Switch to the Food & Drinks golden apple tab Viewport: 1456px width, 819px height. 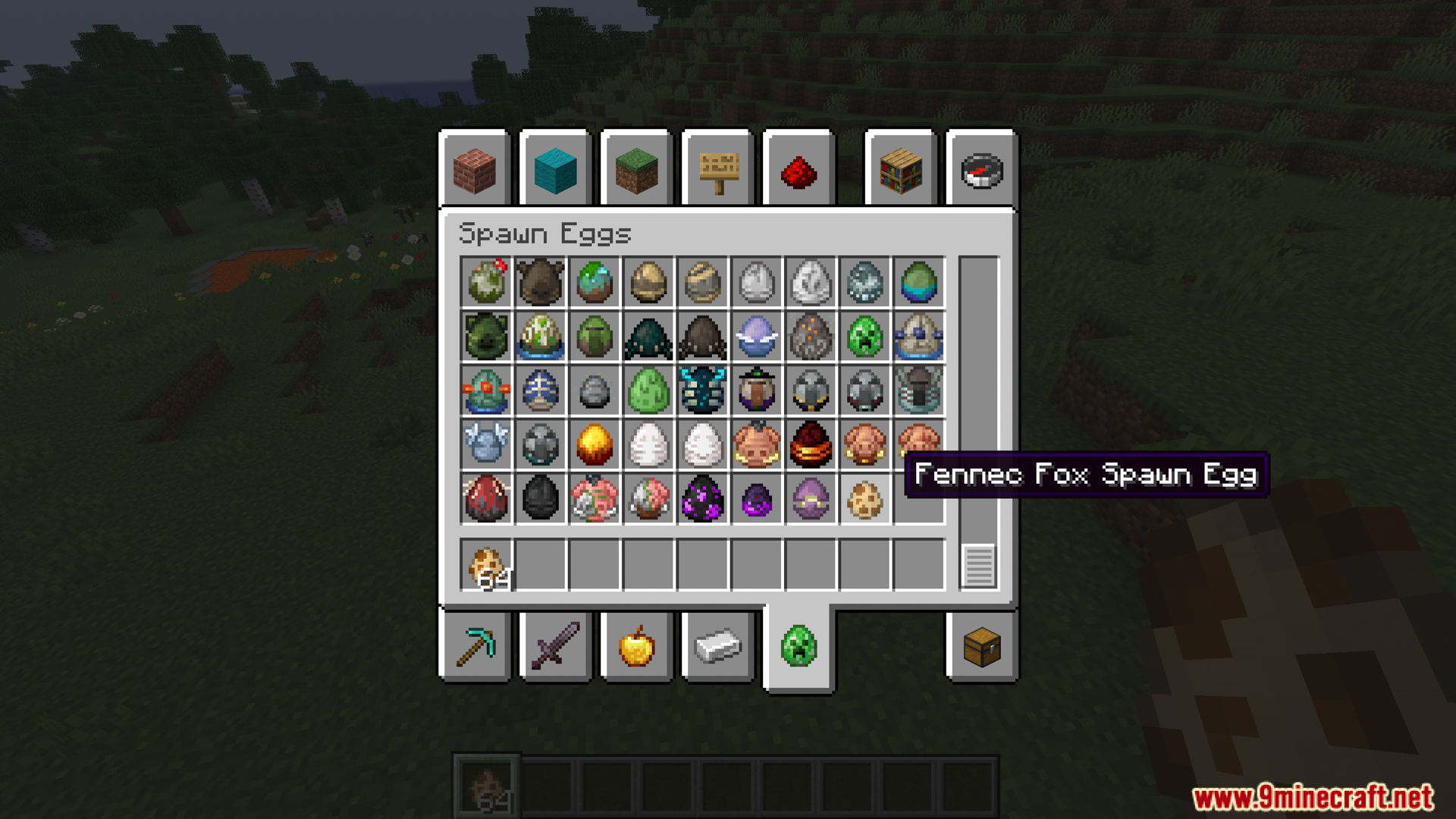[635, 647]
